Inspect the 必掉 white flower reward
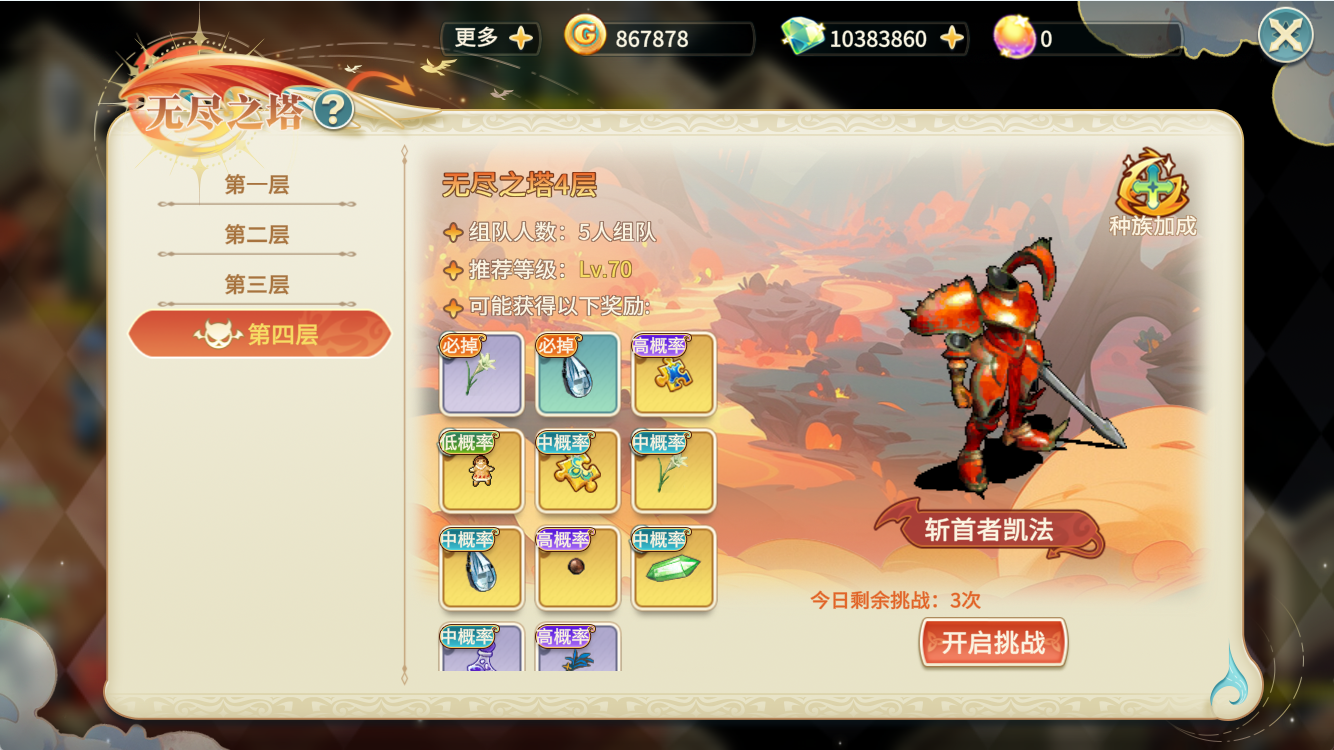Screen dimensions: 1334x750 click(x=481, y=374)
